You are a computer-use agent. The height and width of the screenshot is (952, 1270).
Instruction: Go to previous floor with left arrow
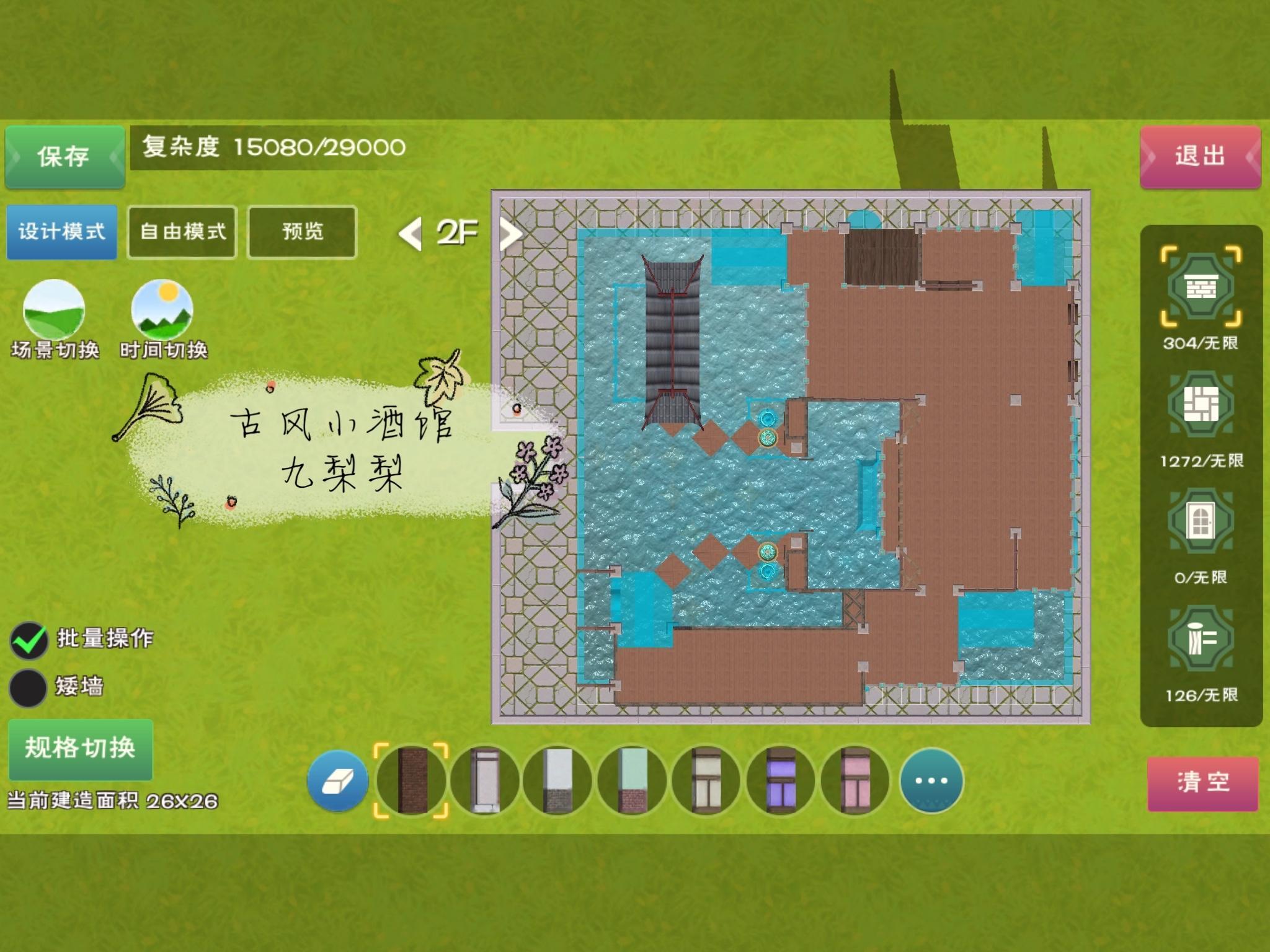pos(410,234)
